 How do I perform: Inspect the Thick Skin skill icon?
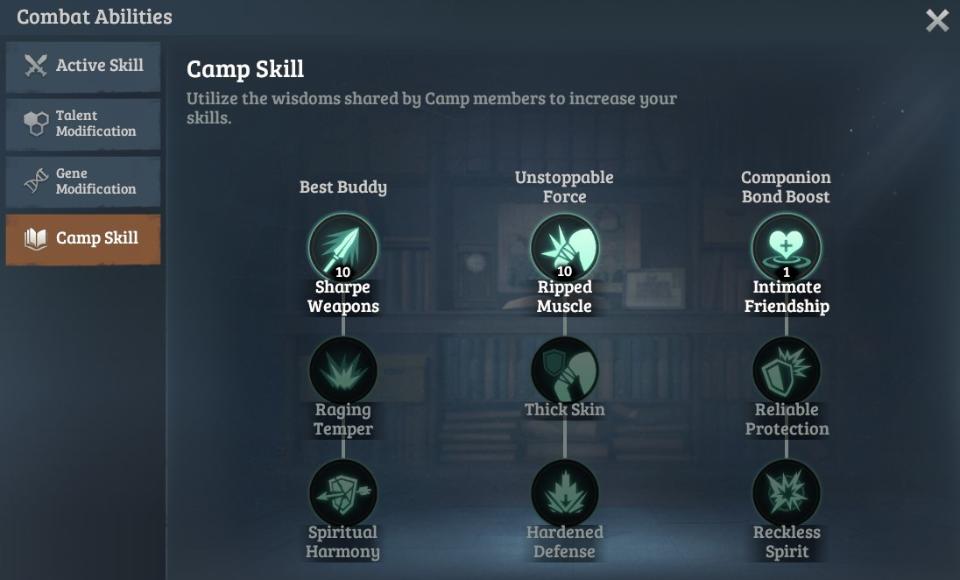pyautogui.click(x=564, y=370)
